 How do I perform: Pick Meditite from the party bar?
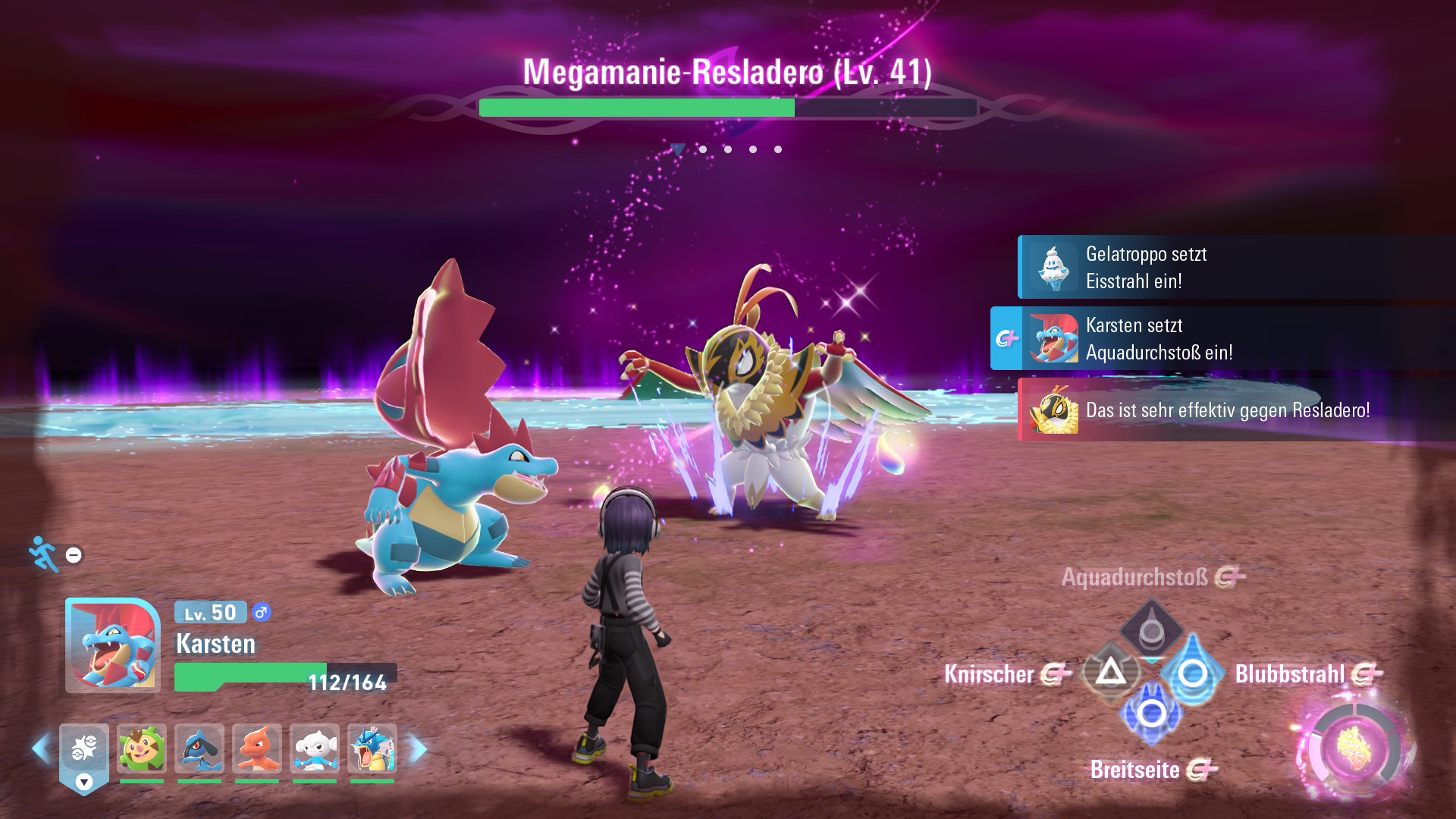pos(315,749)
